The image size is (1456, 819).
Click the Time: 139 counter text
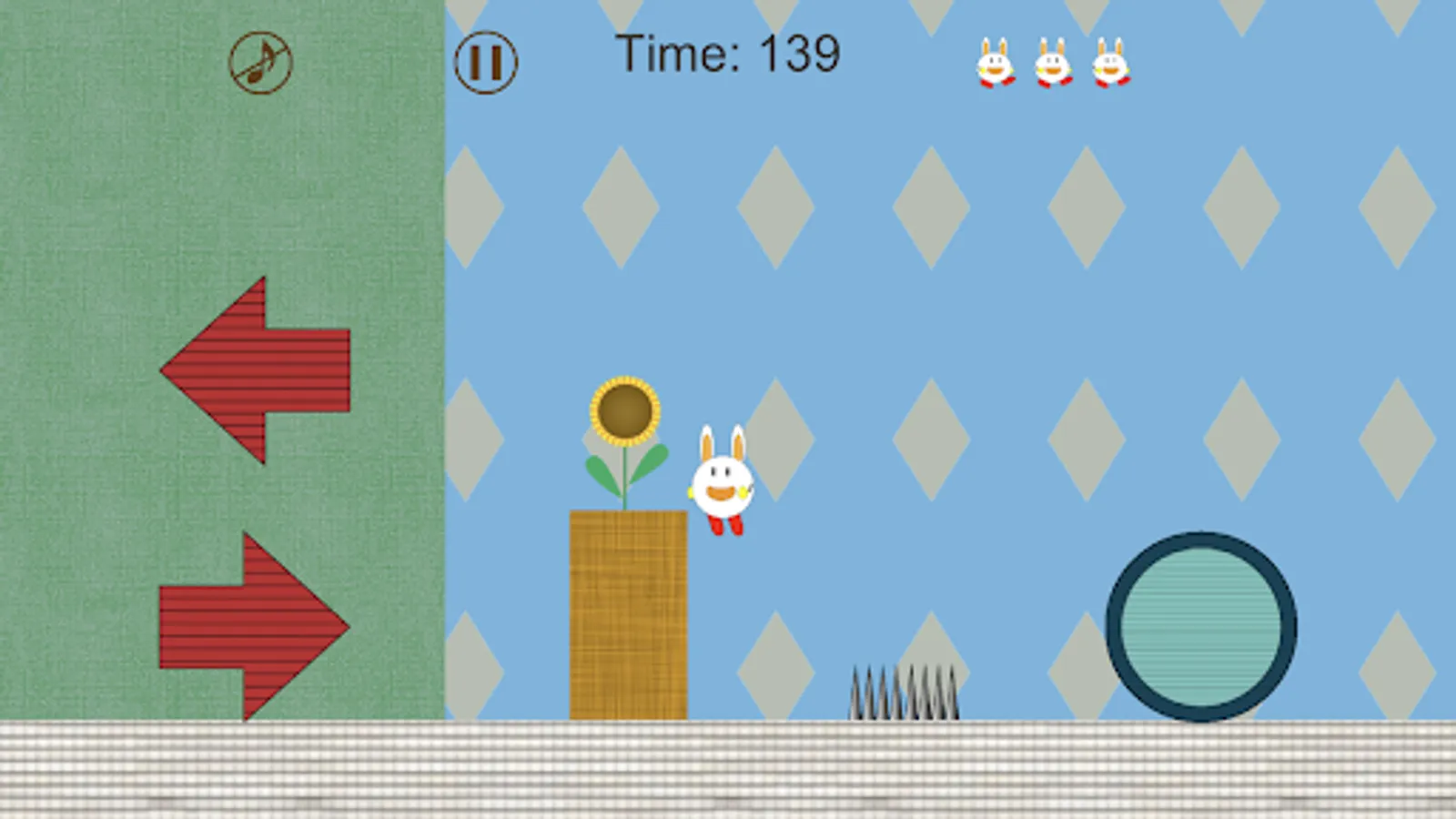coord(728,53)
